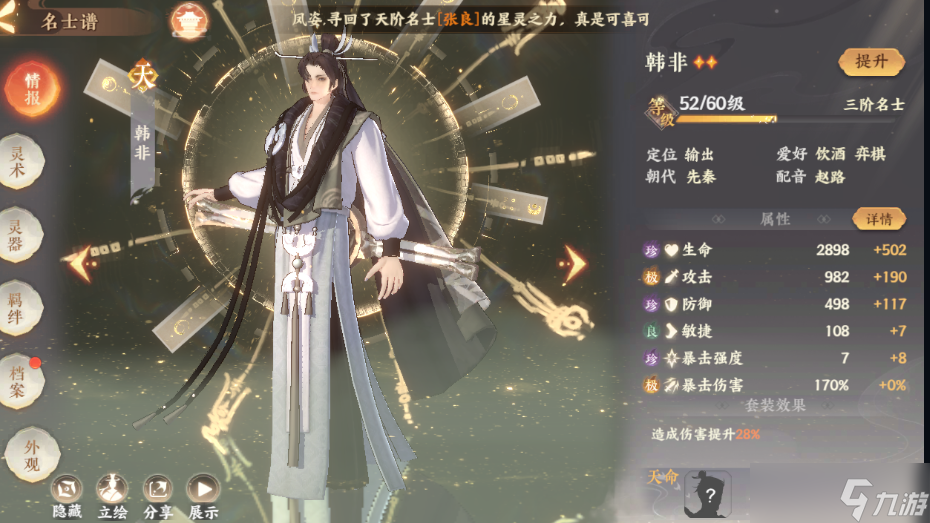
Task: Tap the 提升 upgrade button
Action: pos(871,62)
